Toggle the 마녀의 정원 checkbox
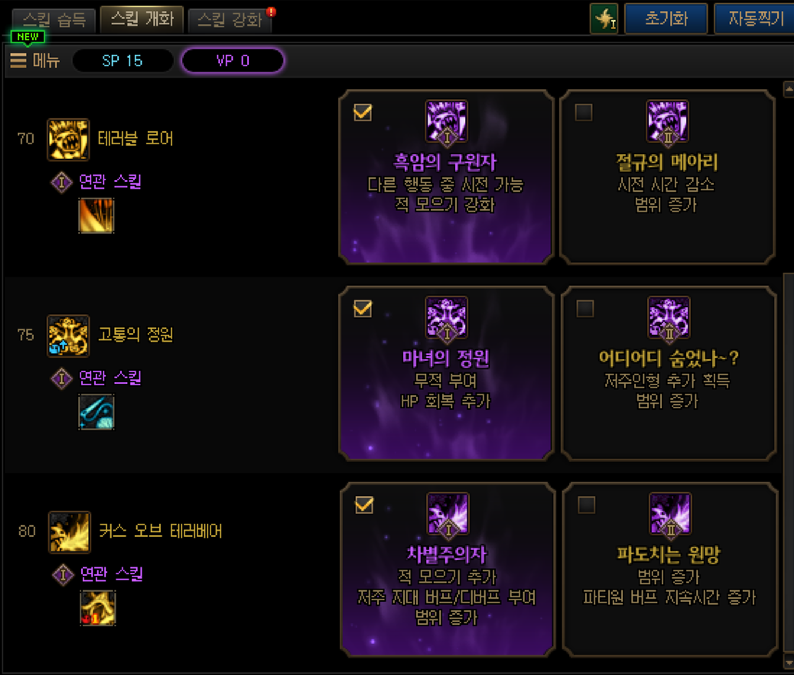This screenshot has width=794, height=675. pyautogui.click(x=363, y=309)
